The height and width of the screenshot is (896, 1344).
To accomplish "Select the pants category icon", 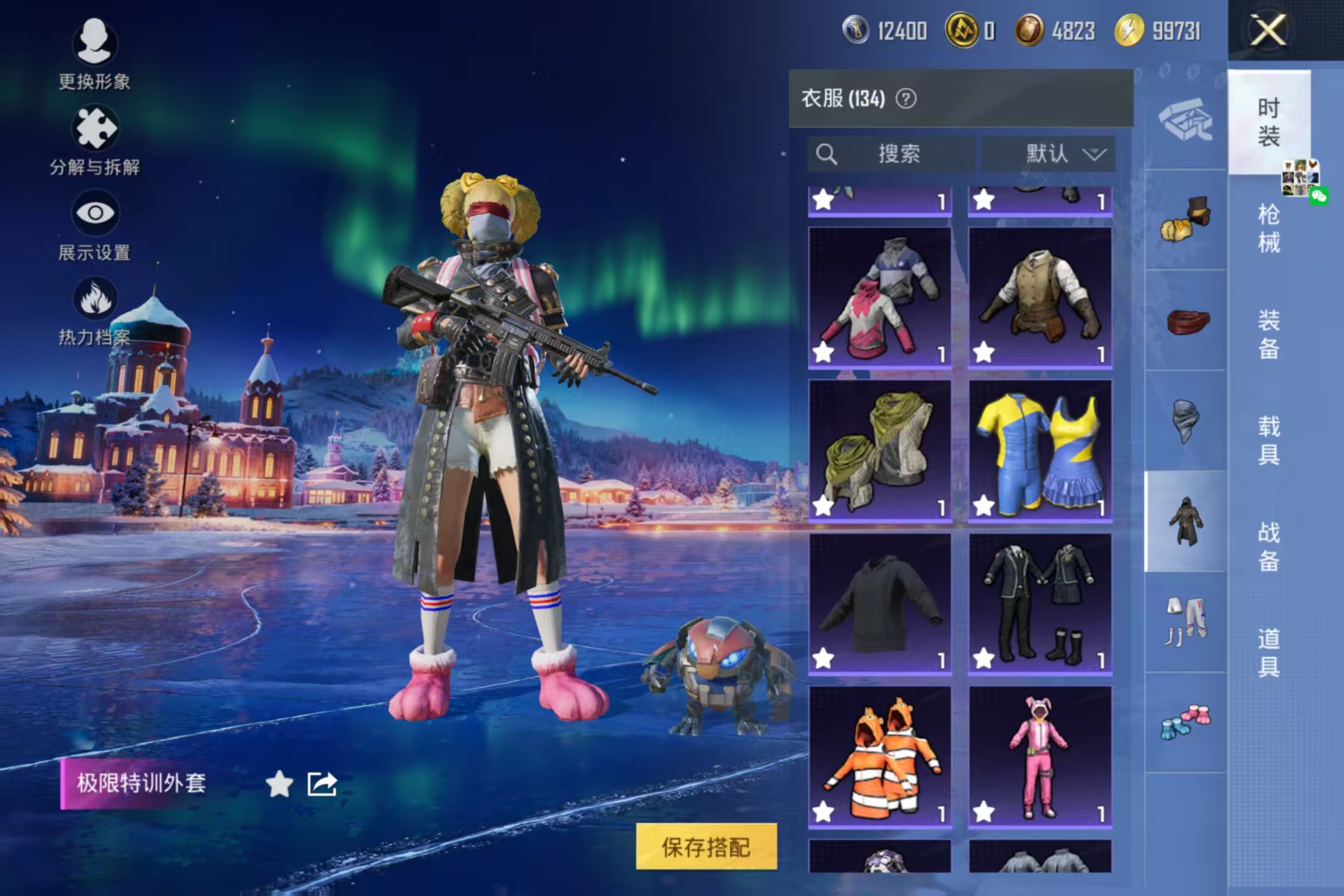I will pos(1186,621).
